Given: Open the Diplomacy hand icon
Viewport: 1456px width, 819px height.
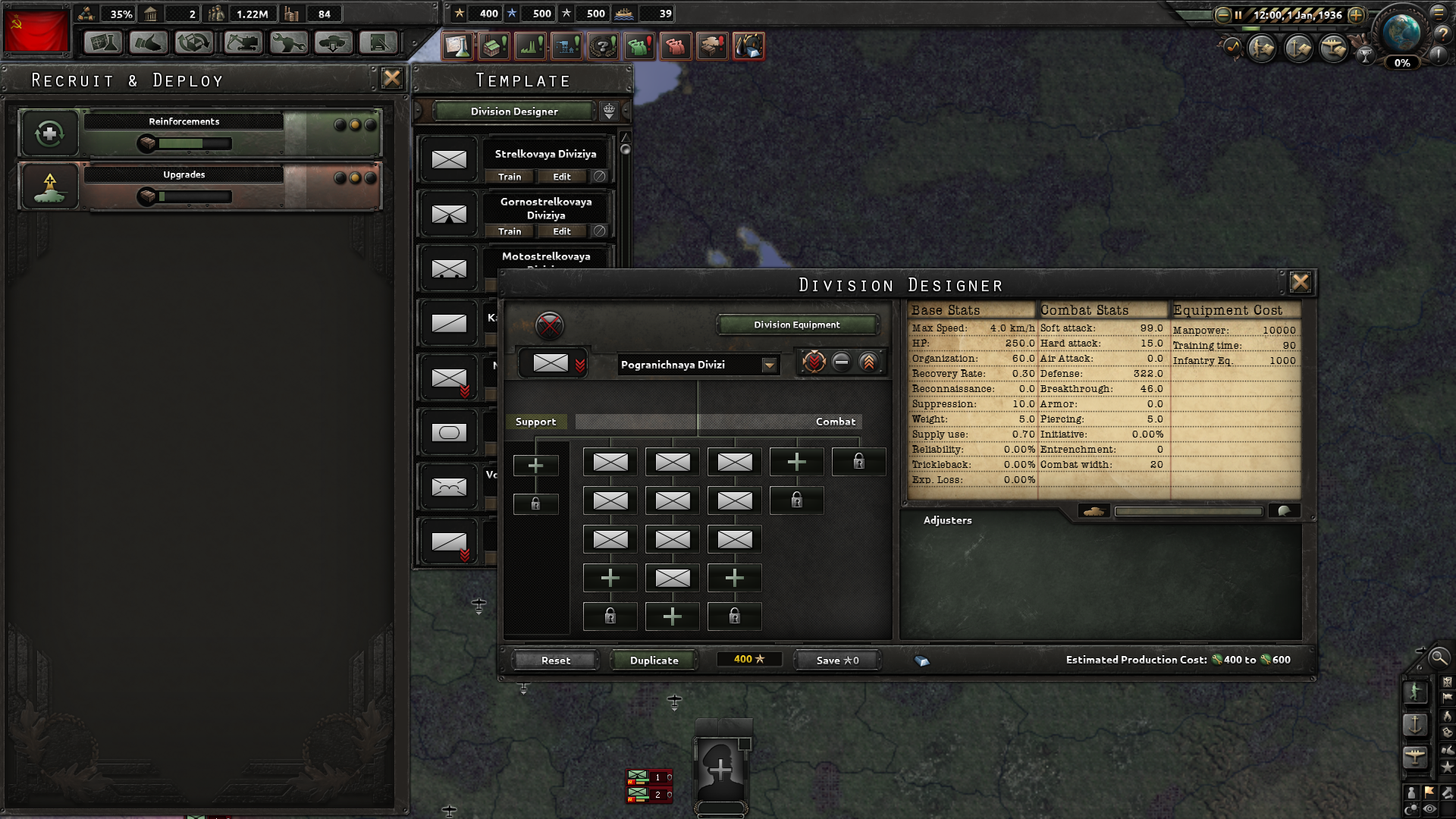Looking at the screenshot, I should [149, 43].
